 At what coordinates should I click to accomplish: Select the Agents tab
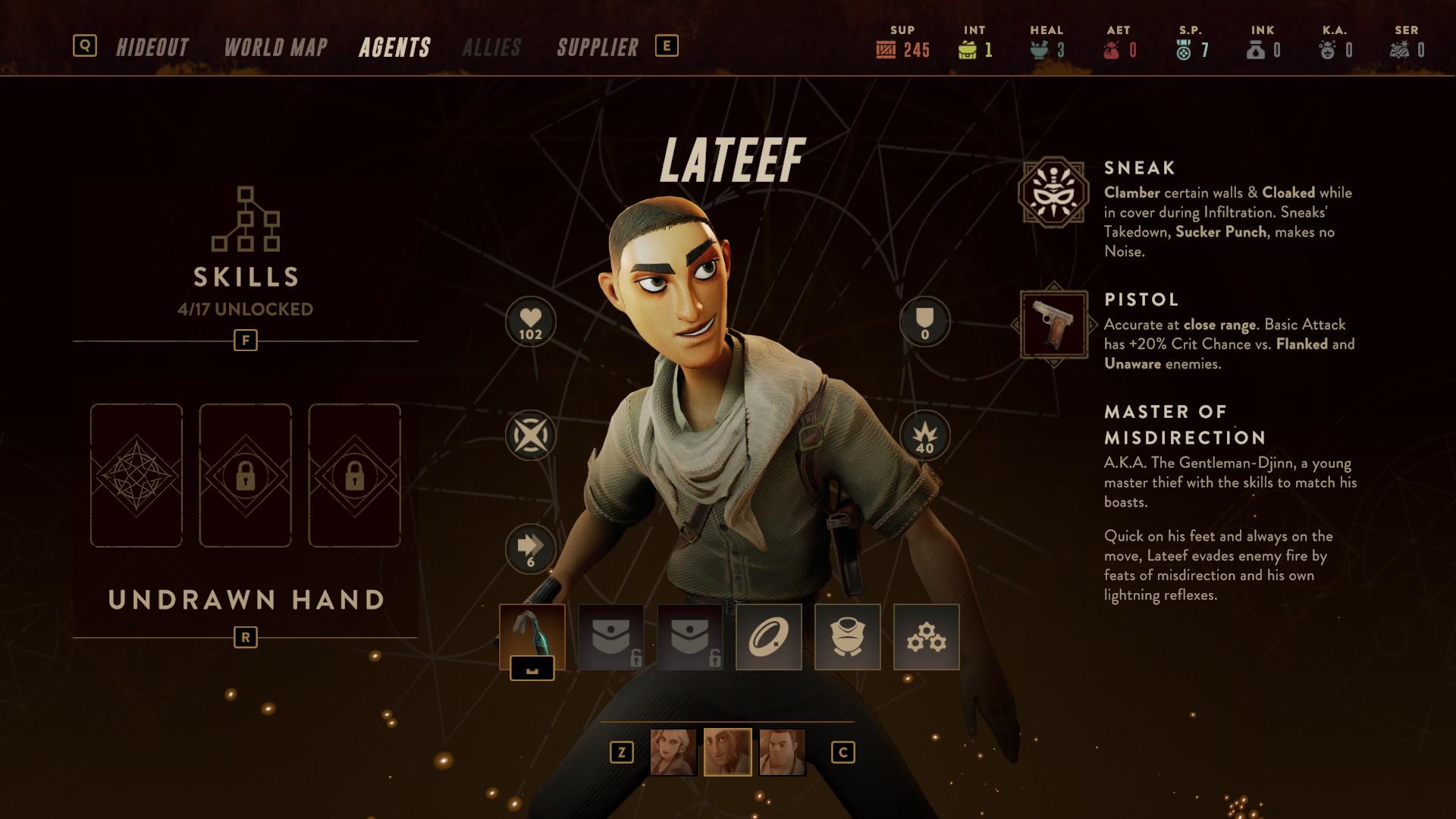pyautogui.click(x=394, y=48)
